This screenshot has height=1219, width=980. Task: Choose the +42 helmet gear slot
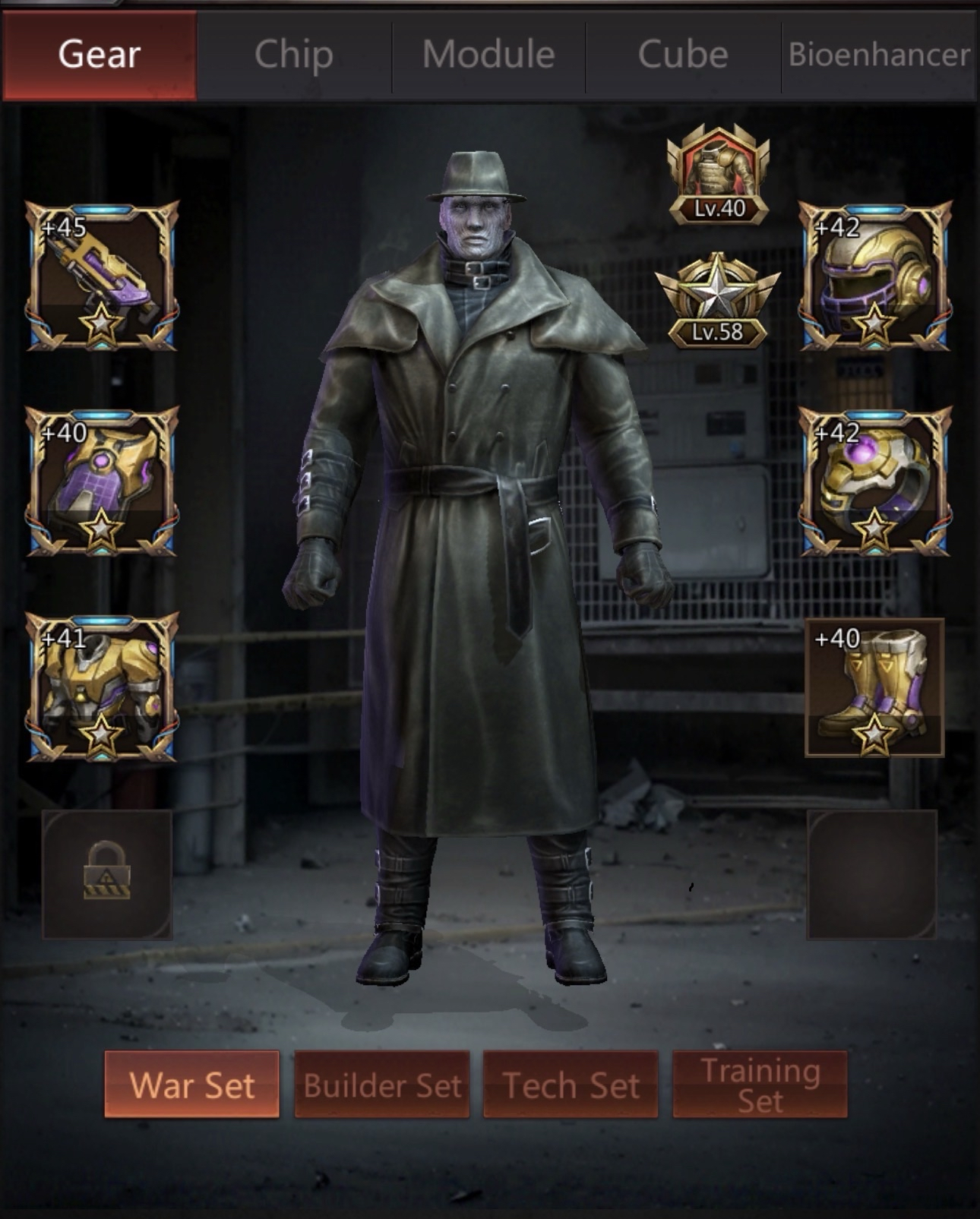(x=874, y=276)
